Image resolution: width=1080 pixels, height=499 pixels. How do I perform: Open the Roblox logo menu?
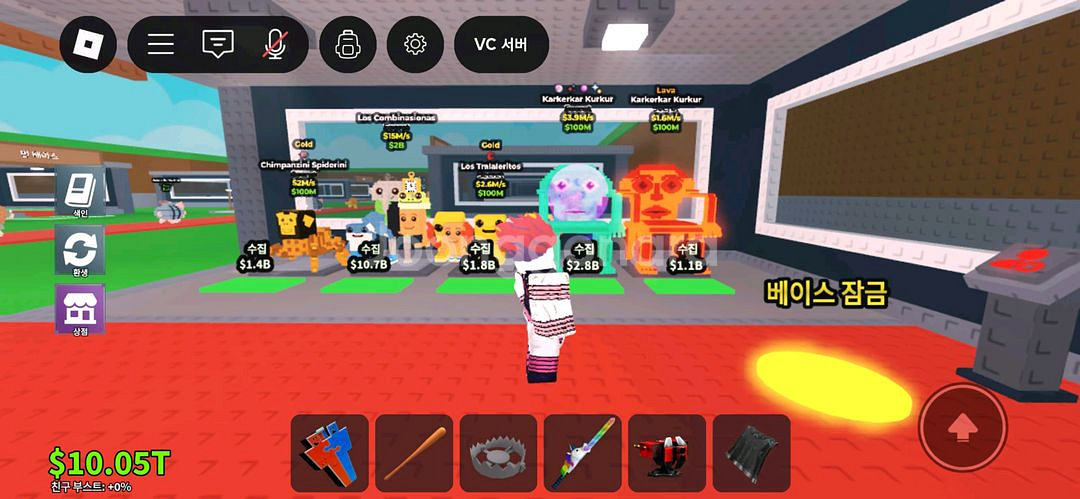88,44
